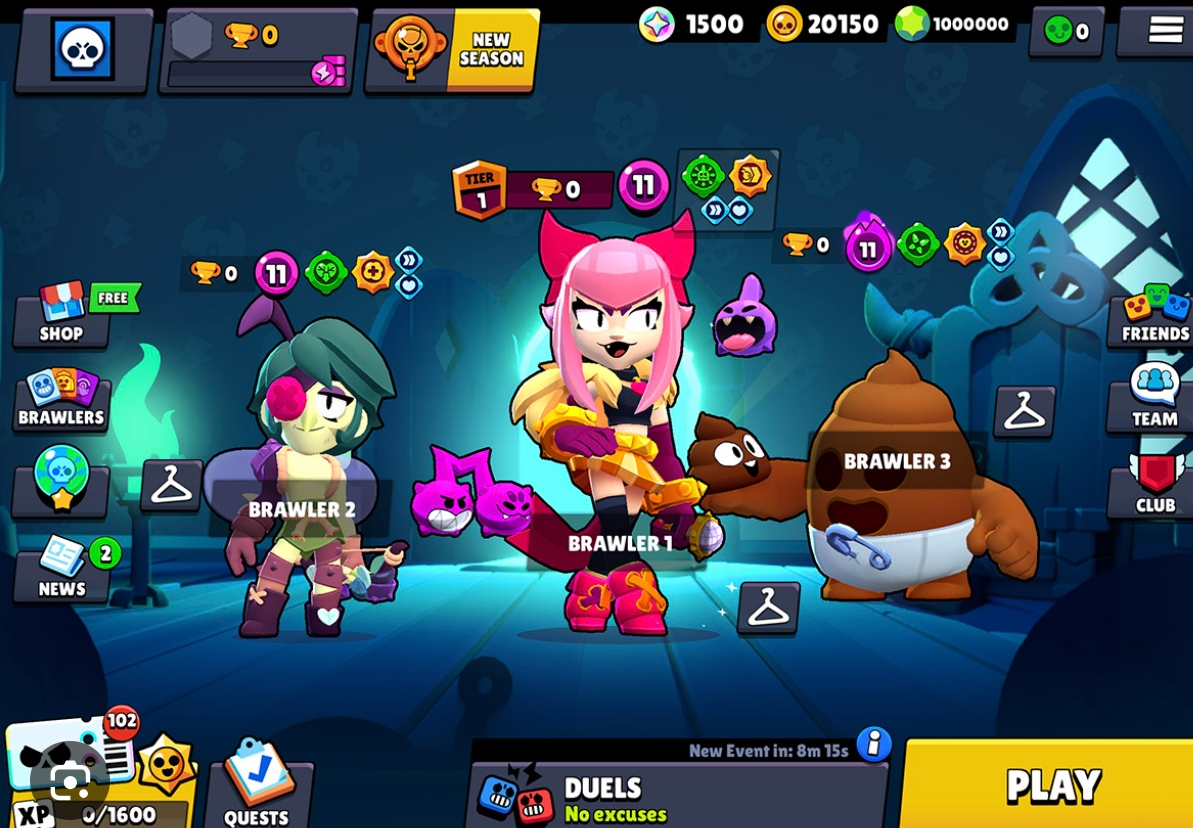Click the hanger skin button beside Brawler 2
Viewport: 1193px width, 828px height.
[171, 485]
